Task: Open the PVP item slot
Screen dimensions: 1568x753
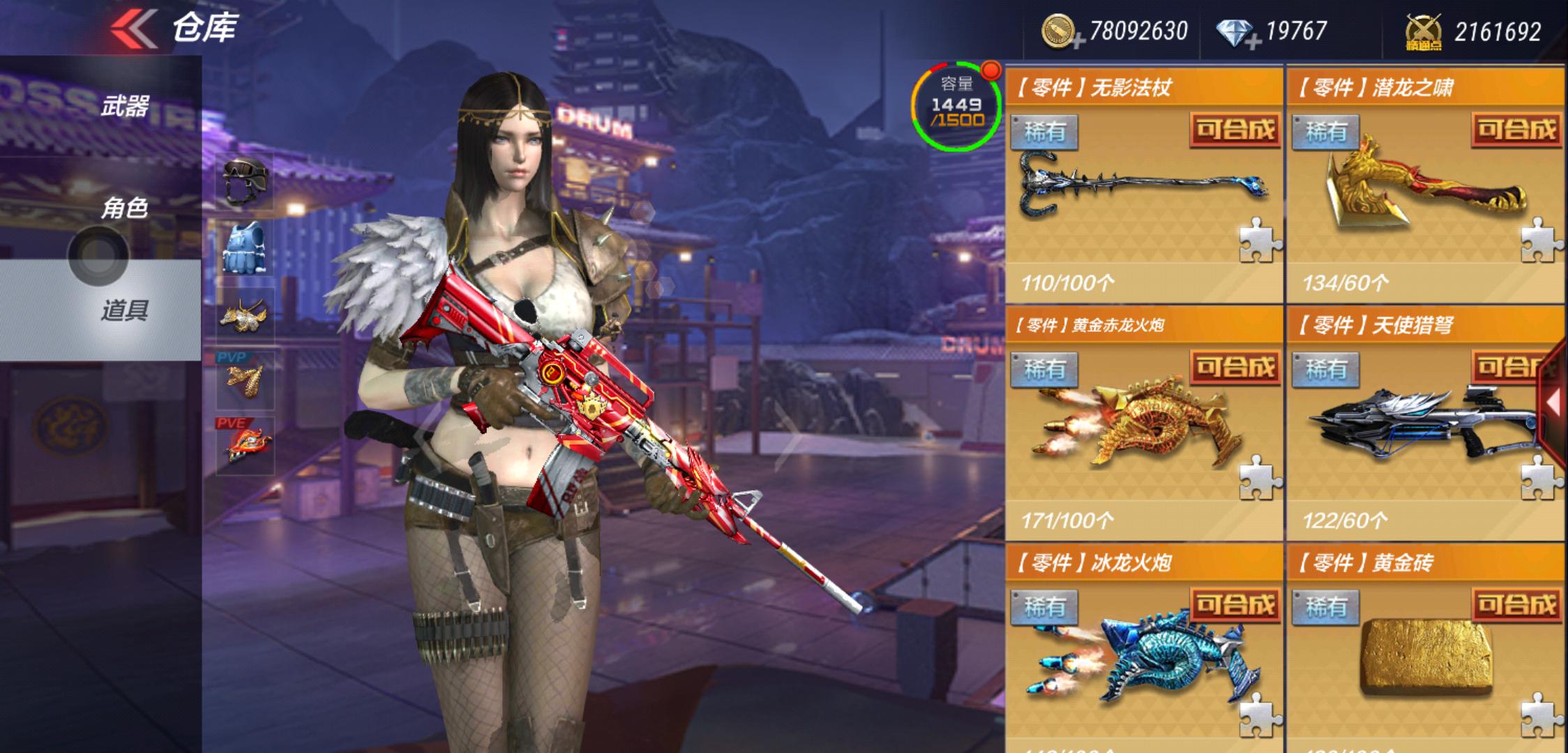Action: click(x=245, y=380)
